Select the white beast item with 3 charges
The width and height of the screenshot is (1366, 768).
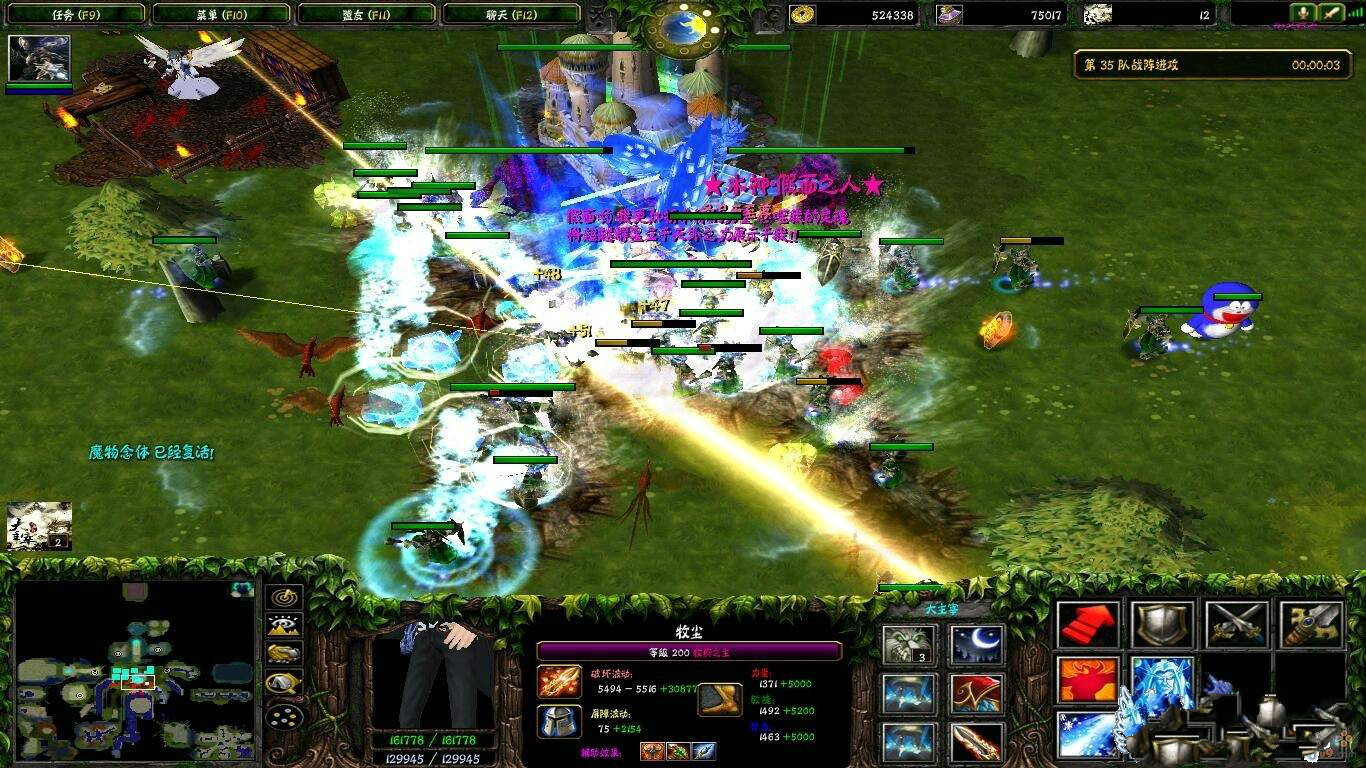point(909,645)
